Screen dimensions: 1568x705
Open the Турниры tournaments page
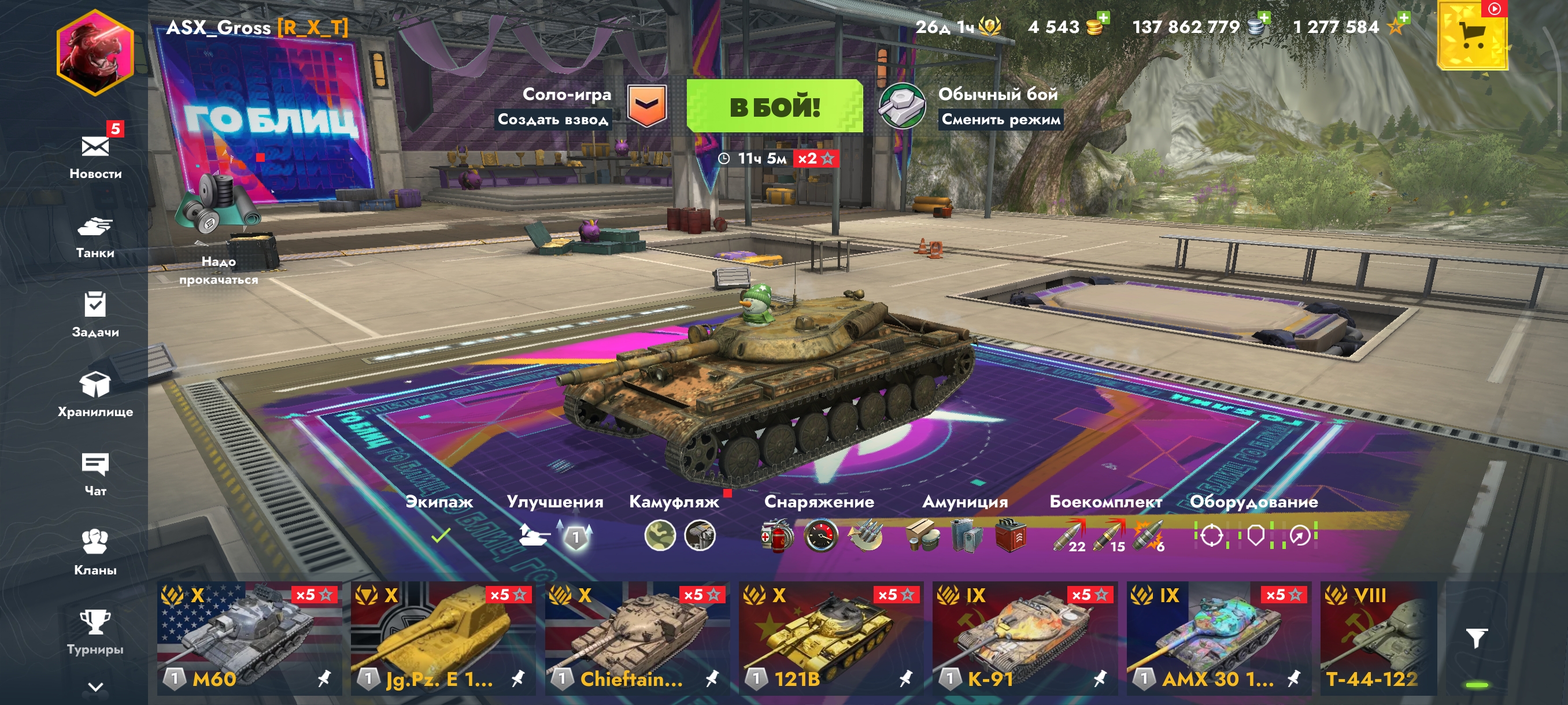pyautogui.click(x=95, y=632)
